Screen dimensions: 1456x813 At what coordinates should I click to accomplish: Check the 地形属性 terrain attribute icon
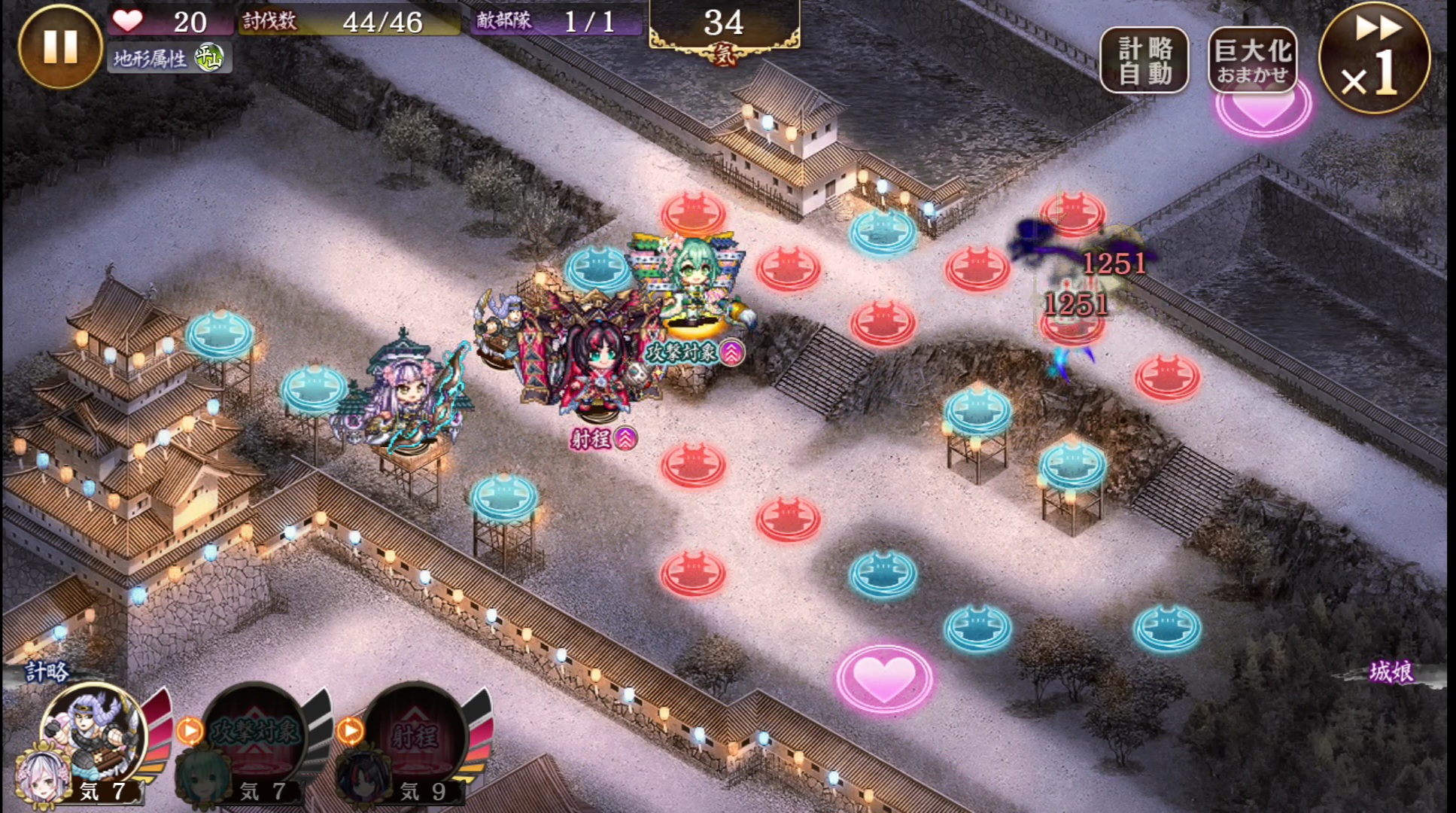208,58
